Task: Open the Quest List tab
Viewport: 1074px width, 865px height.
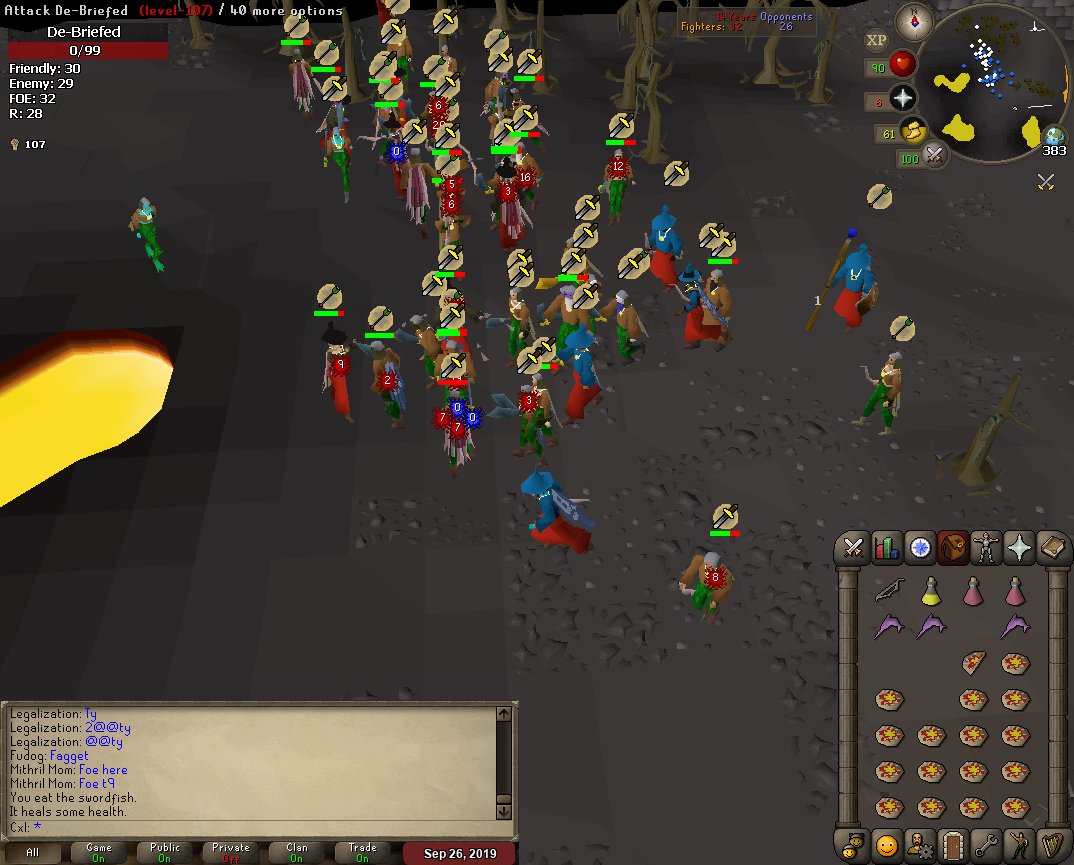Action: [919, 547]
